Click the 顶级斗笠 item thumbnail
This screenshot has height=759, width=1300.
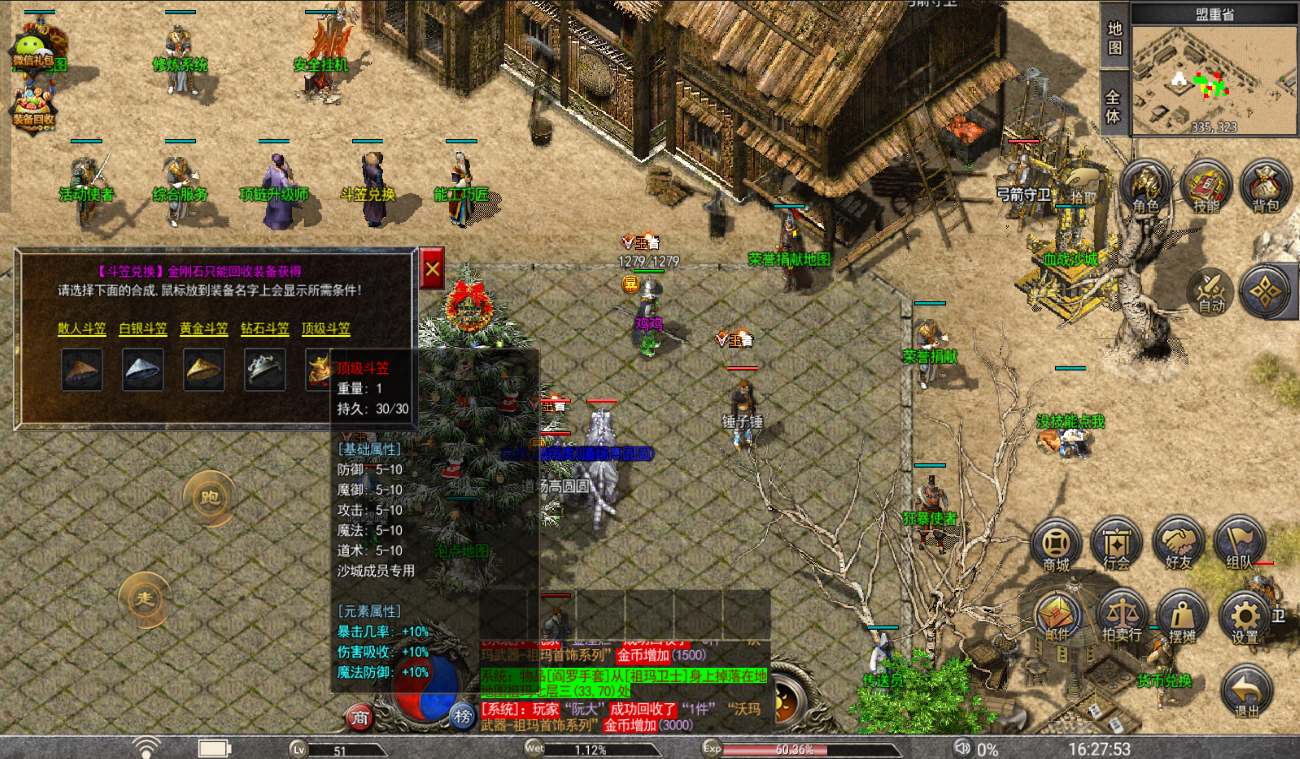318,369
